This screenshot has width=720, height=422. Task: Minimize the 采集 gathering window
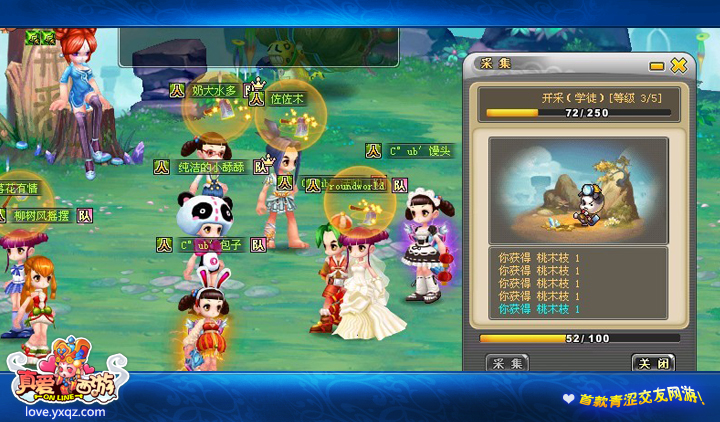657,66
